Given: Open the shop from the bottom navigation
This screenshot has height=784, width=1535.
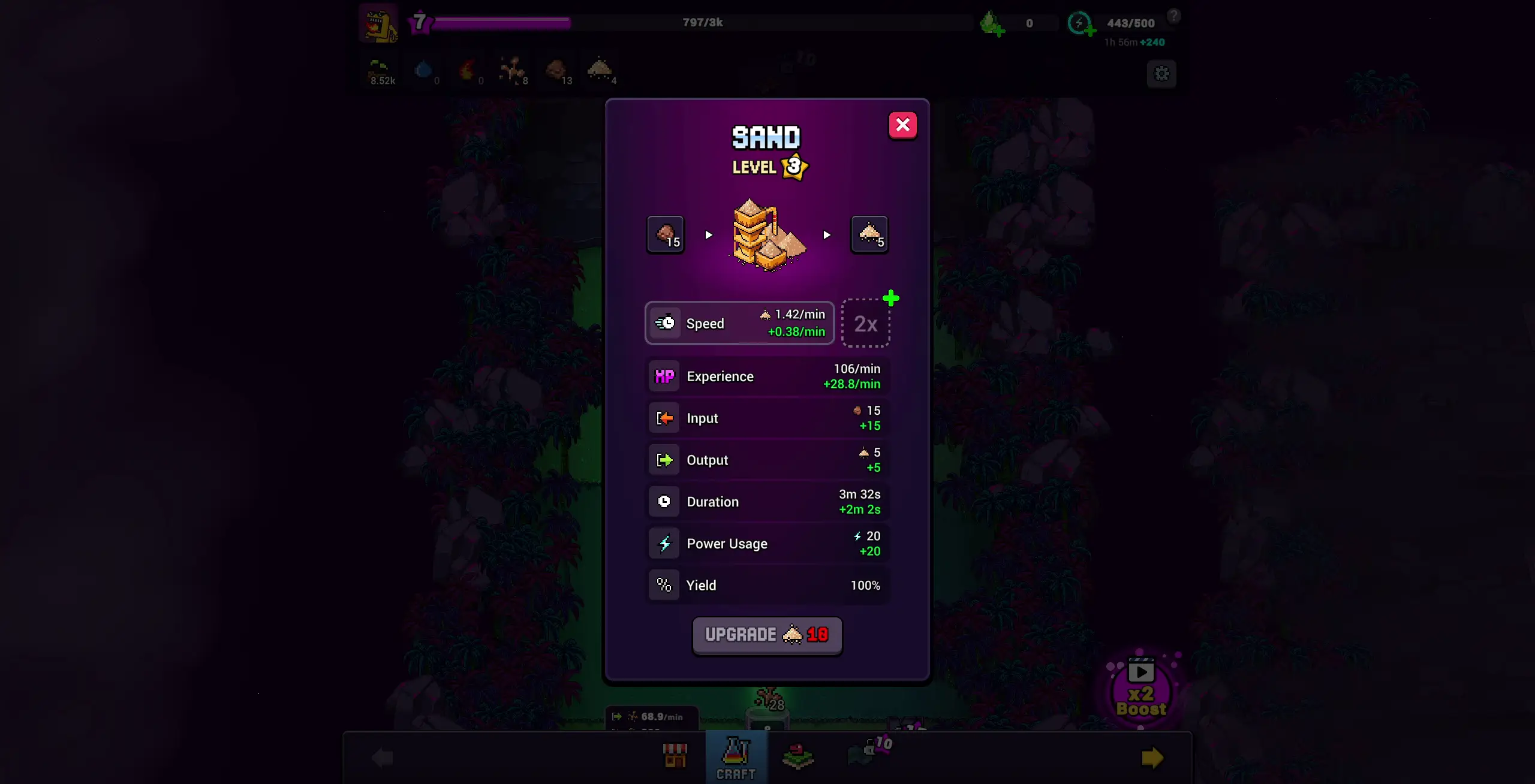Looking at the screenshot, I should [x=675, y=755].
